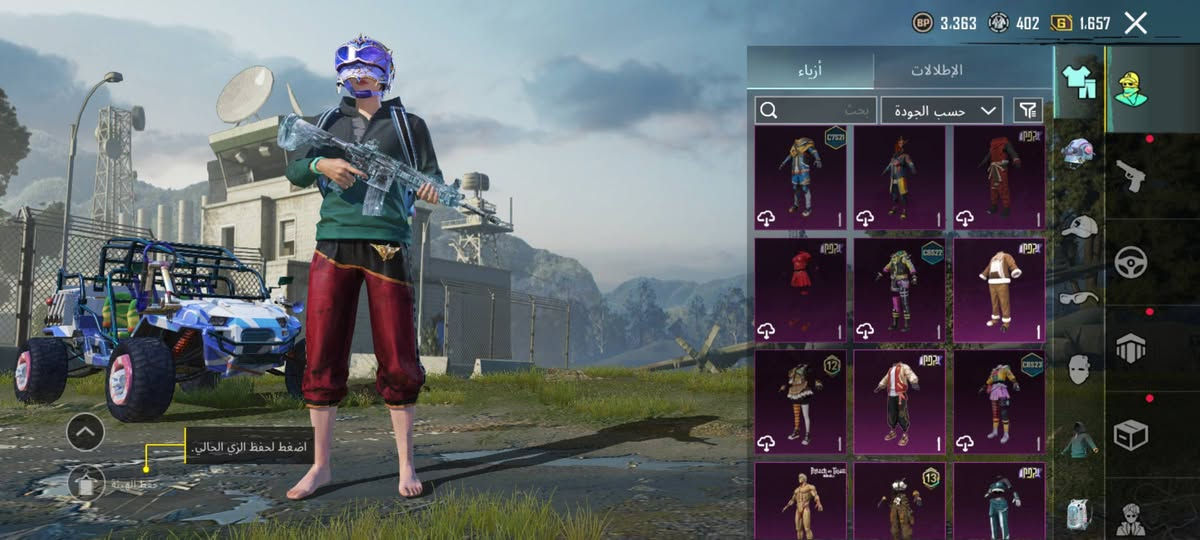1200x540 pixels.
Task: Open the pistol weapons category
Action: tap(1131, 175)
